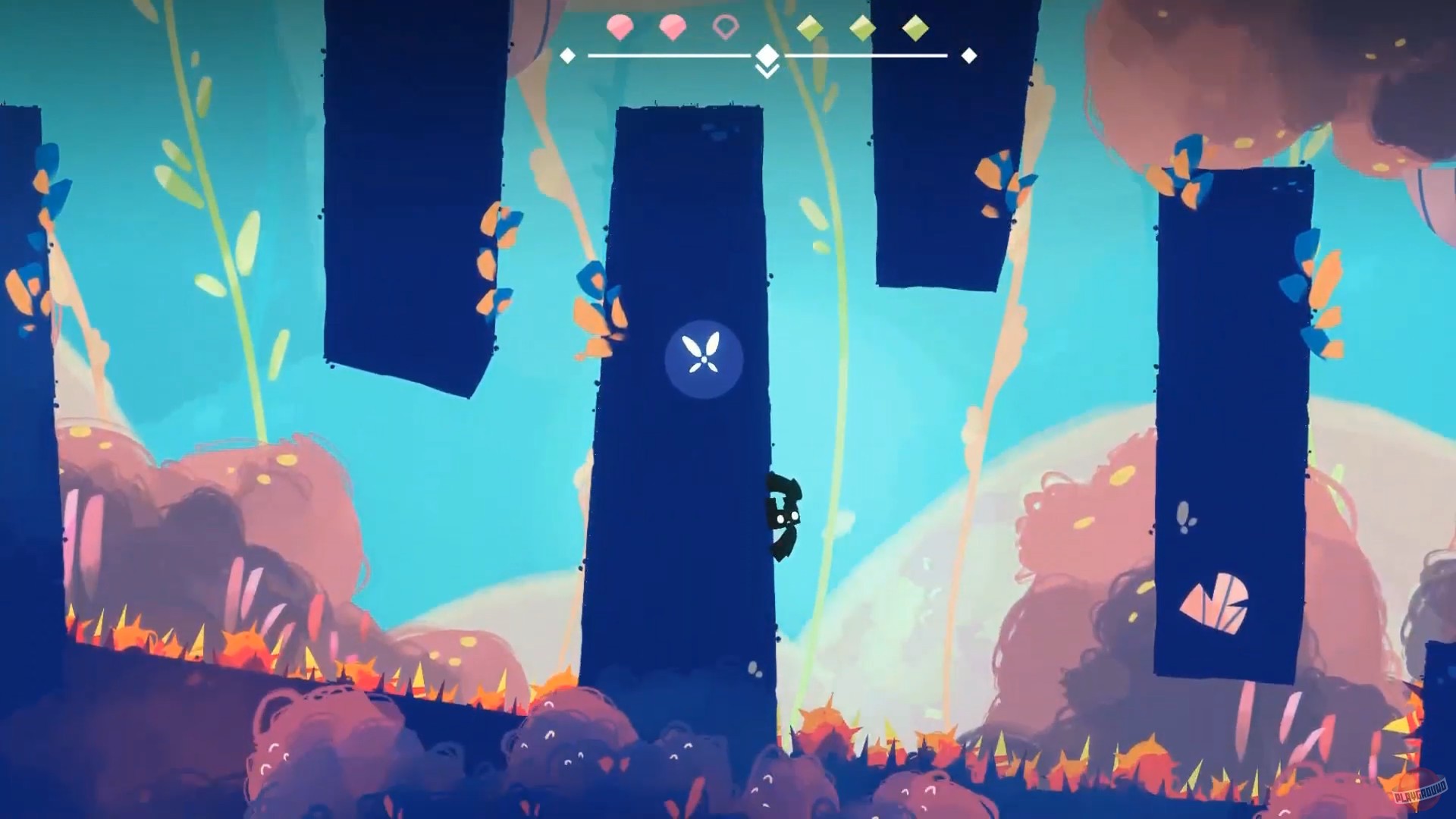Expand the double-chevron marker below the progress bar
Screen dimensions: 1456x819
tap(767, 71)
